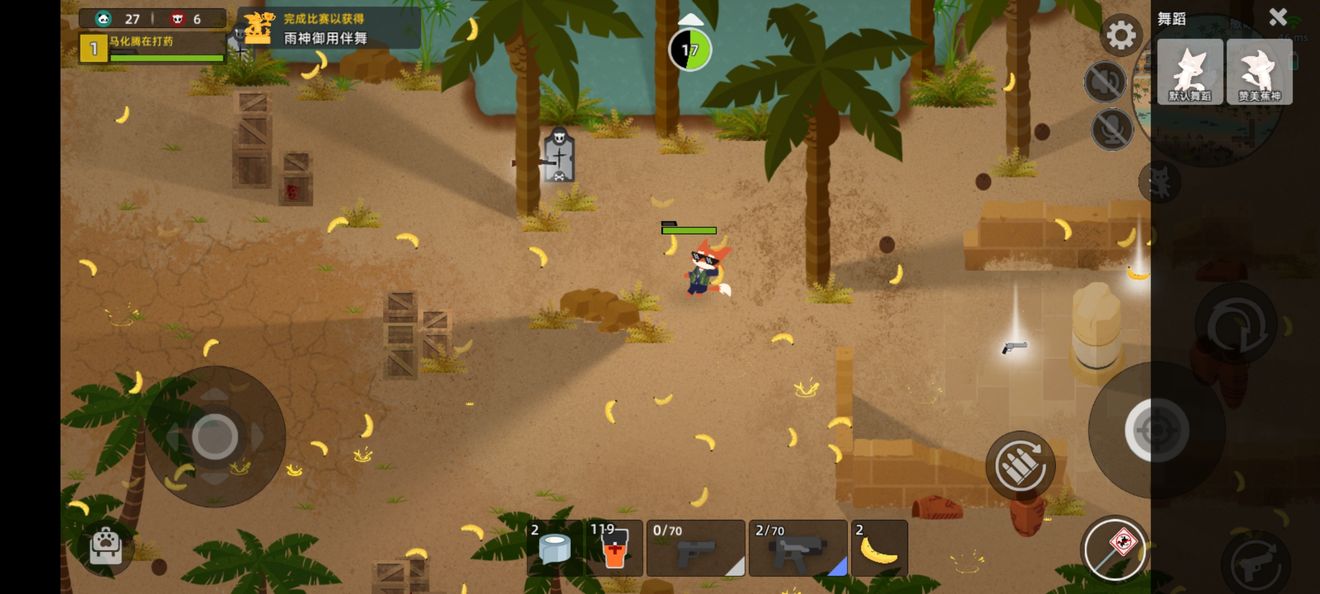Select the banana throwable slot
The height and width of the screenshot is (594, 1320).
pyautogui.click(x=879, y=548)
